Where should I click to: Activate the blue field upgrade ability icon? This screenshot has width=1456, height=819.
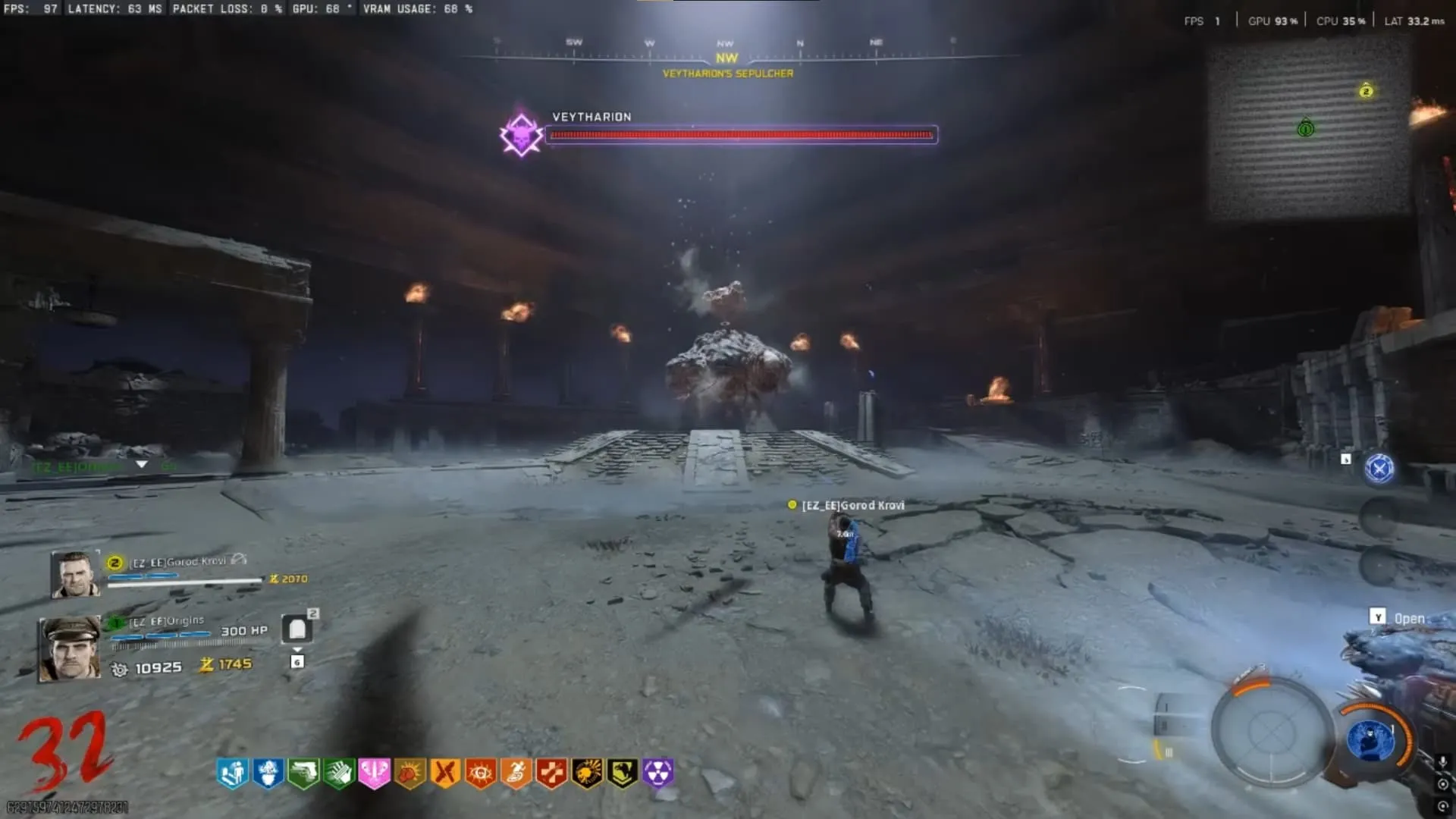pos(1370,739)
